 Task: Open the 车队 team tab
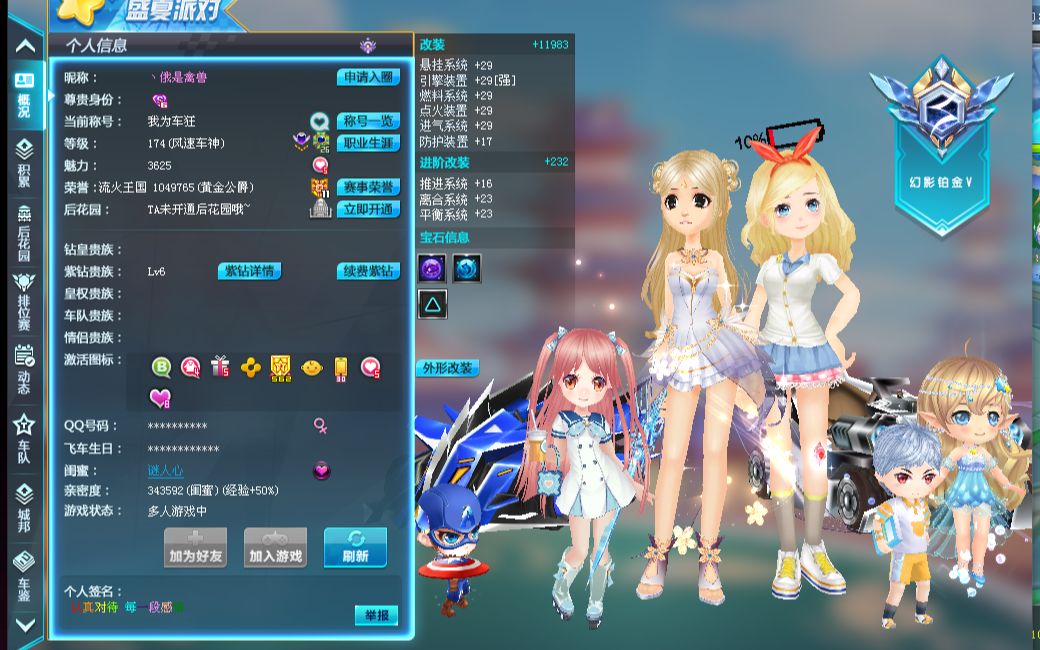click(24, 436)
